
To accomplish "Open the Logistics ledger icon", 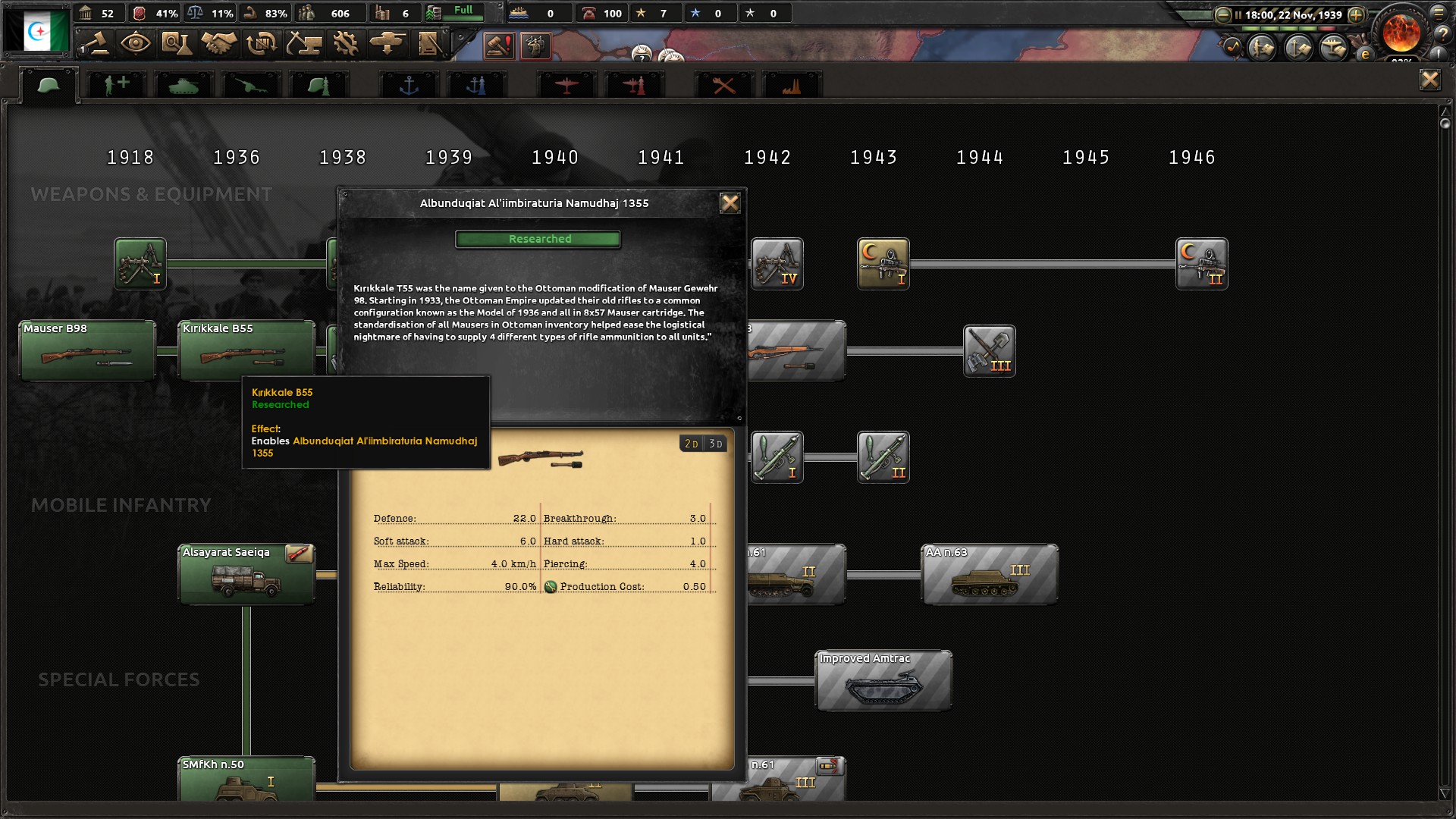I will point(430,43).
